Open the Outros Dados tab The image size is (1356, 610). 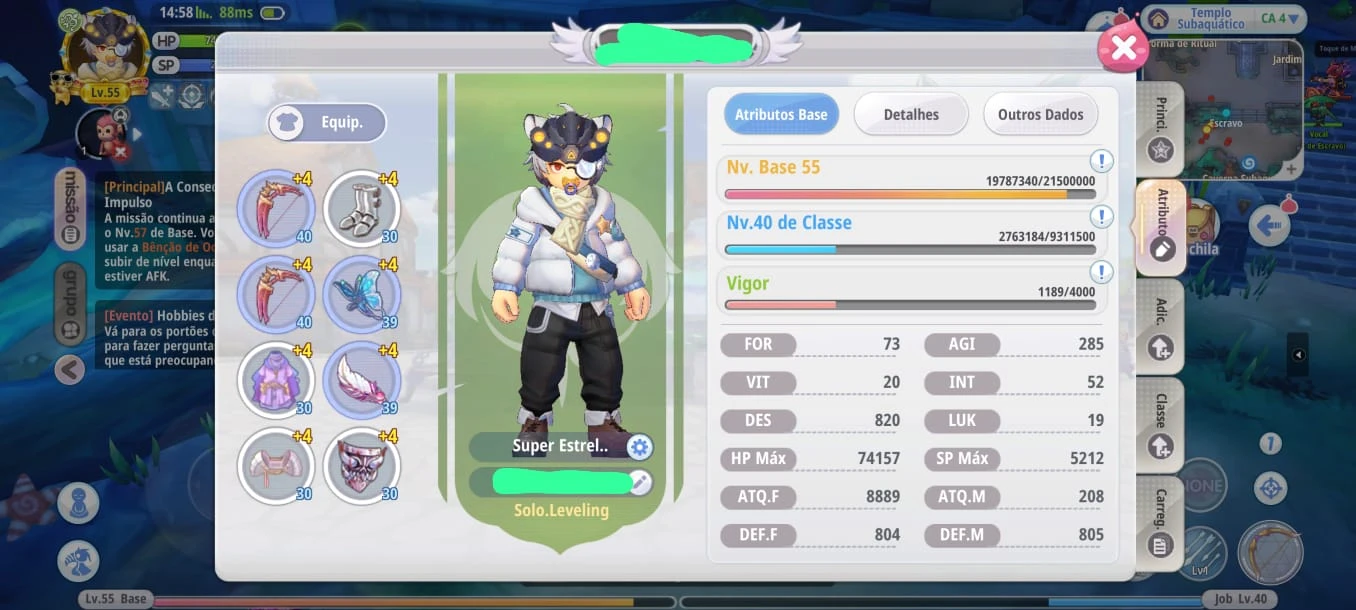click(x=1040, y=114)
